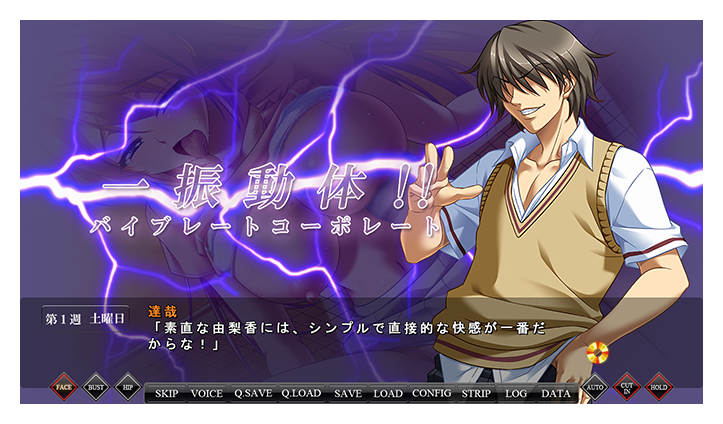Open the SAVE menu
Viewport: 723px width, 424px height.
click(348, 393)
